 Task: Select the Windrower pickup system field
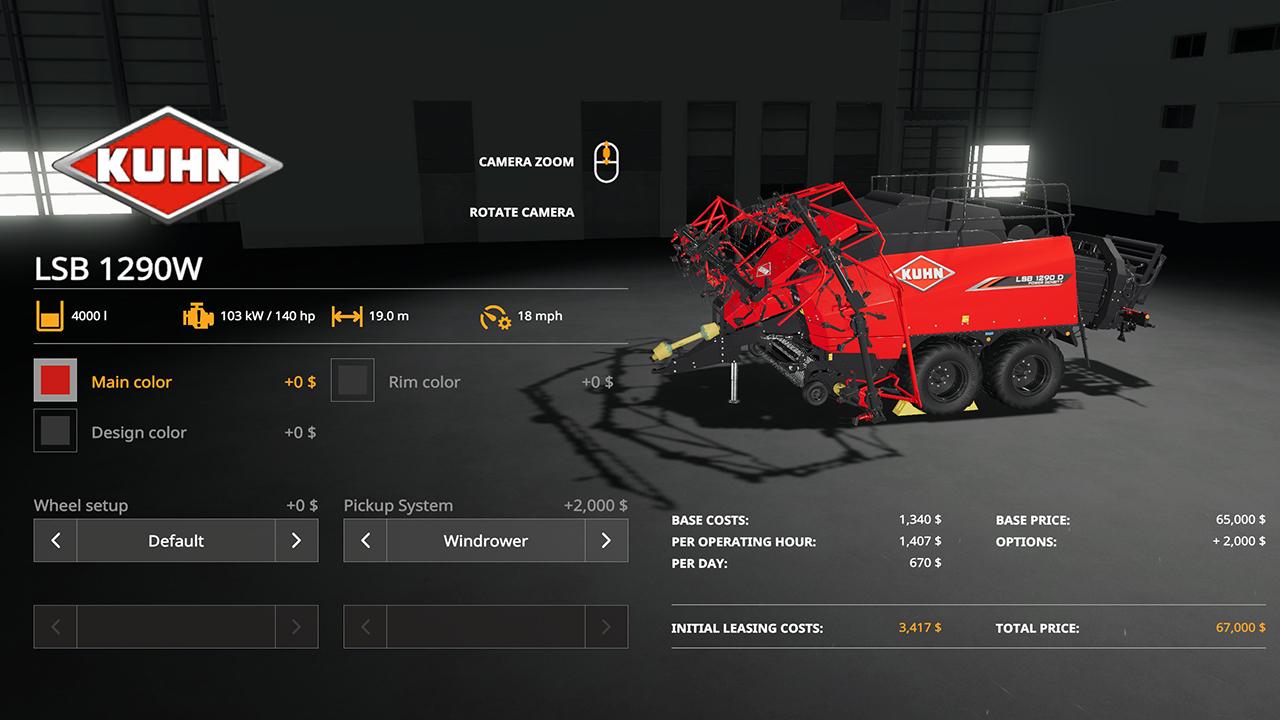486,540
